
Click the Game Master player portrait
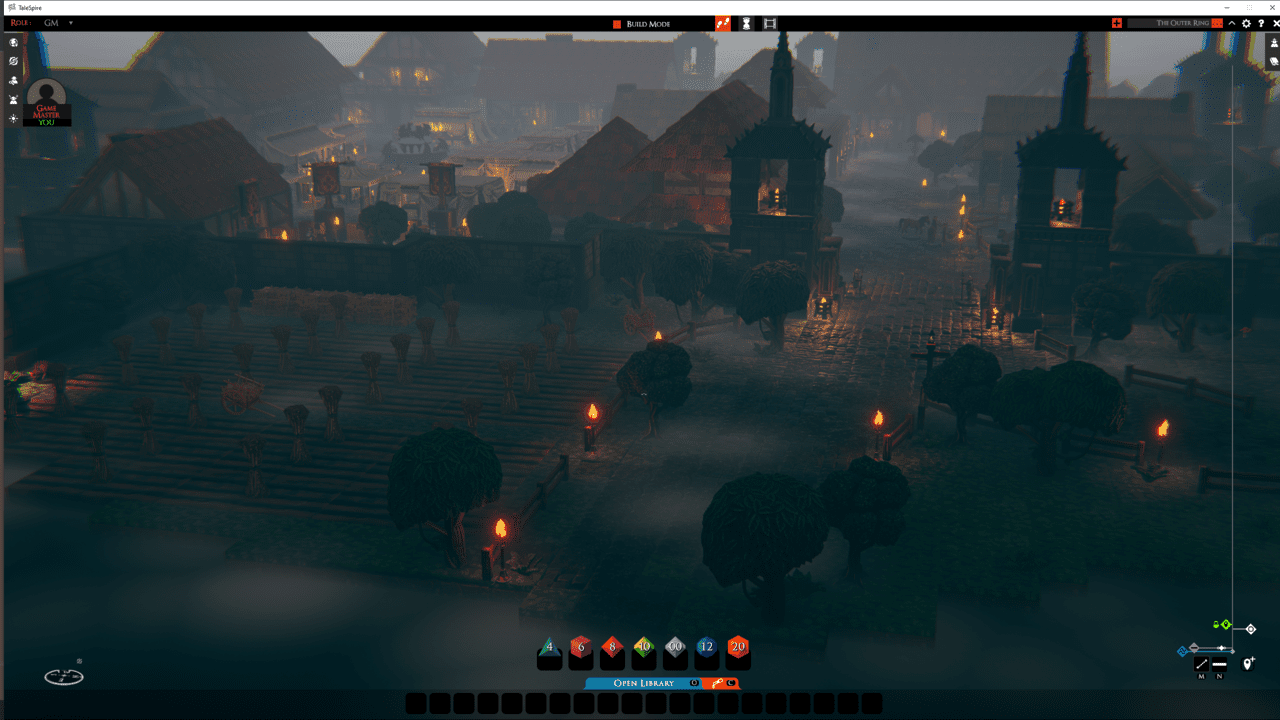coord(46,98)
